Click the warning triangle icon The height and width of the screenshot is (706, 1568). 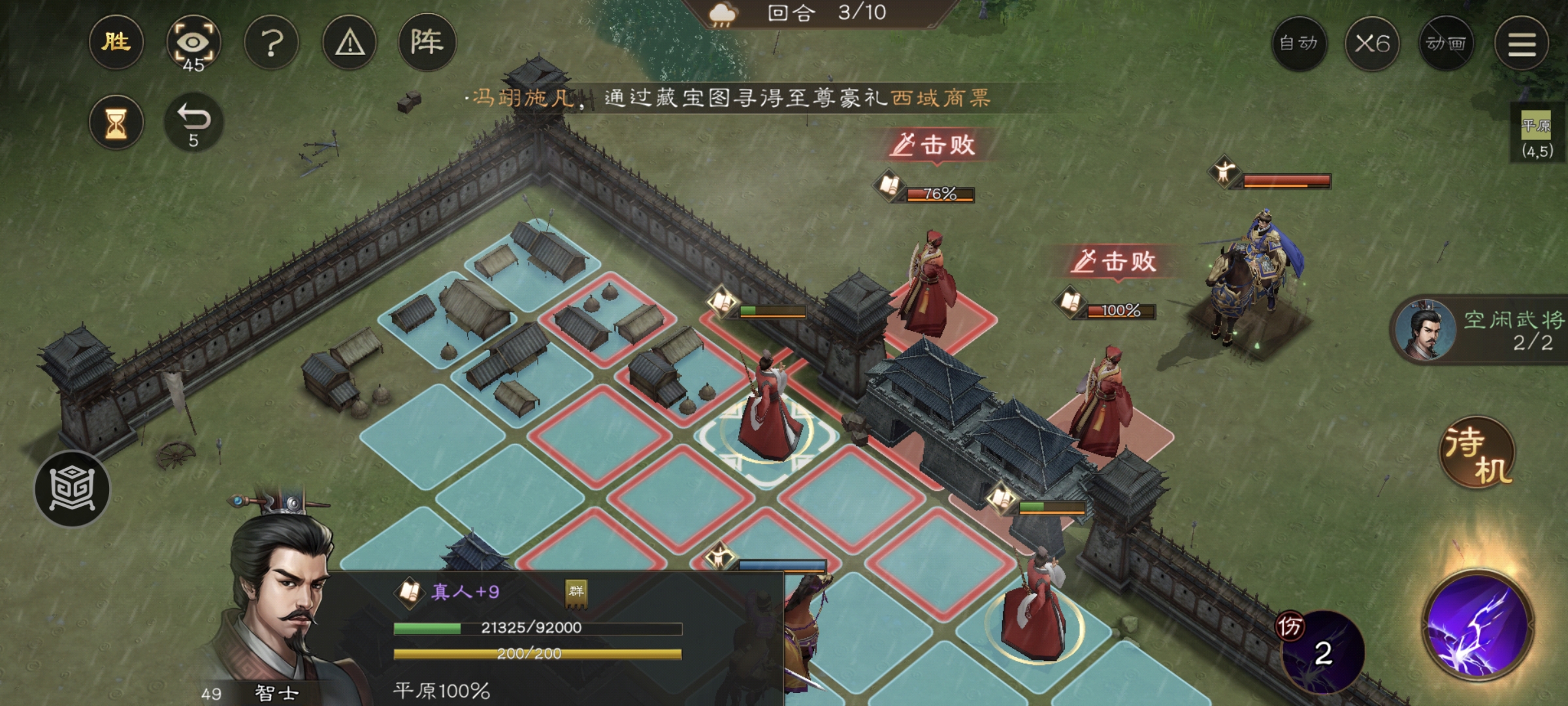click(350, 41)
